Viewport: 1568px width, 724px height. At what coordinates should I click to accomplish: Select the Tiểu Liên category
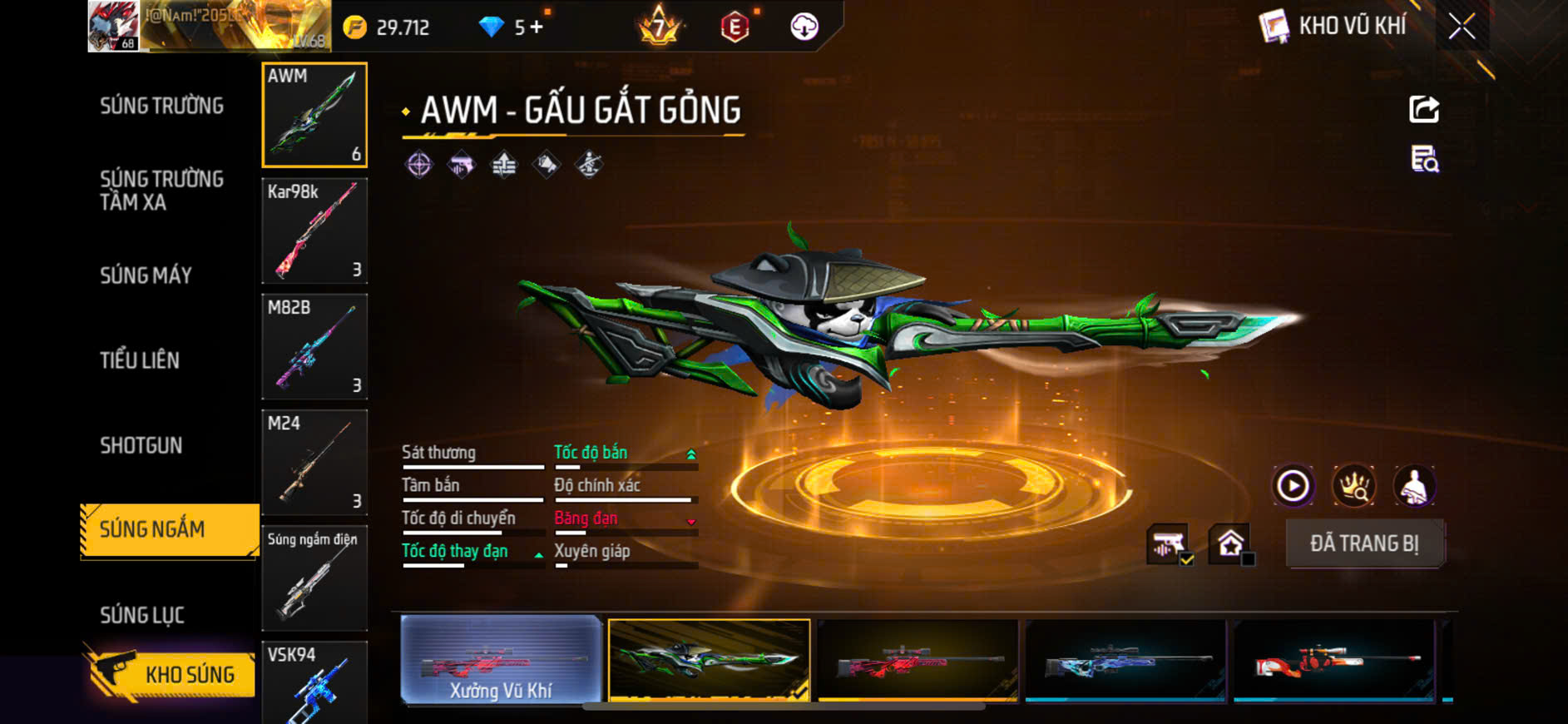140,360
